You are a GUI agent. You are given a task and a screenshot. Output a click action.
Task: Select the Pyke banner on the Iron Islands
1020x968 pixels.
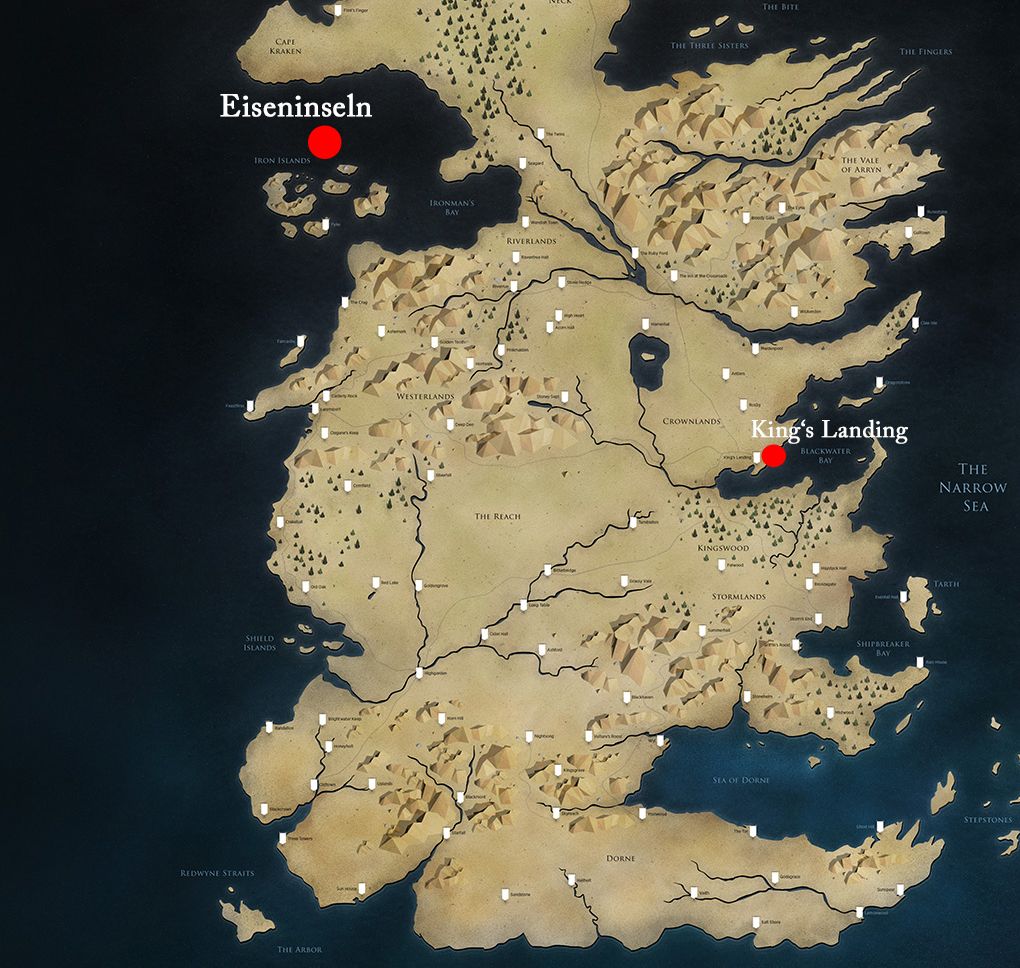(x=327, y=222)
